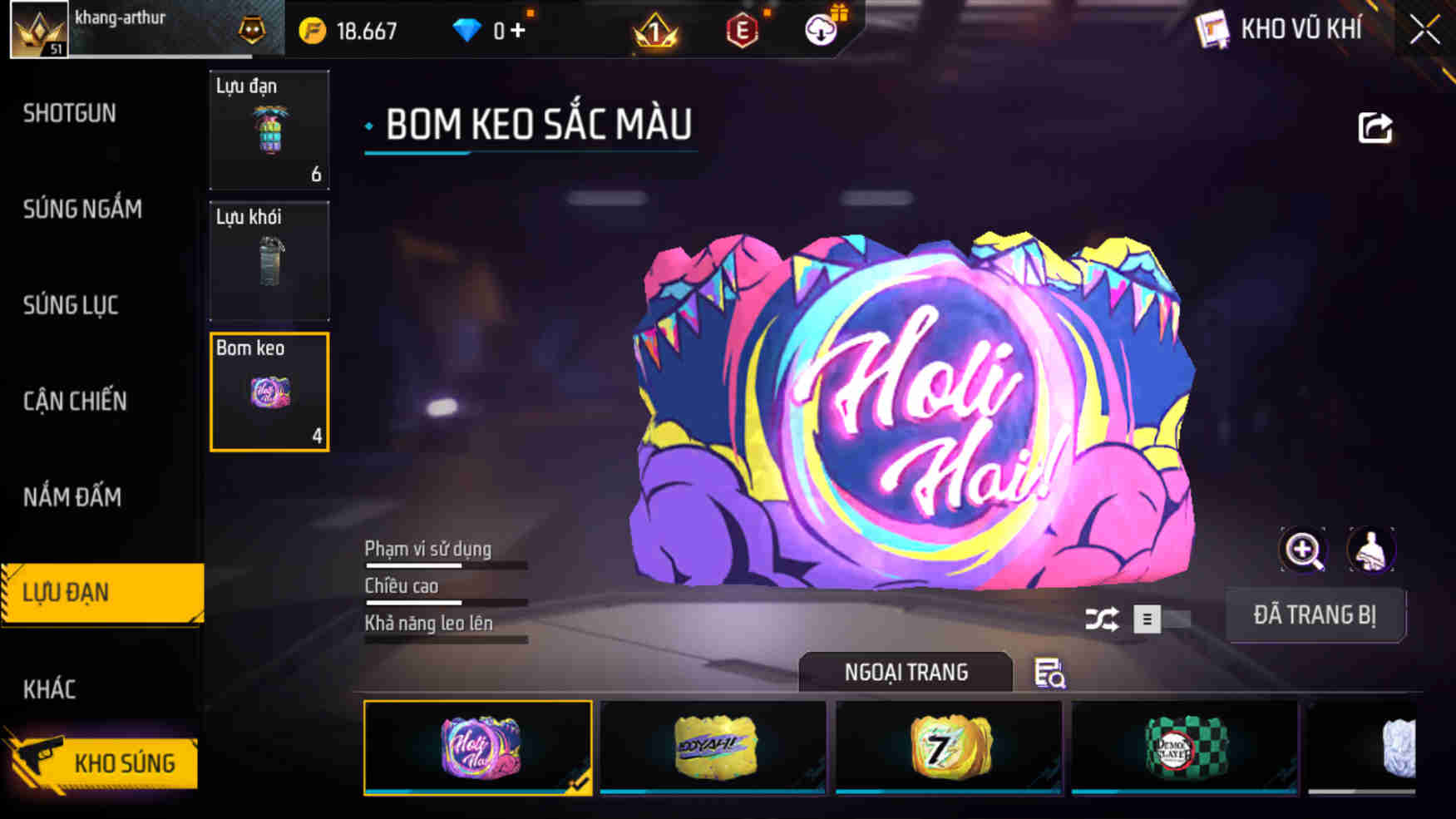The height and width of the screenshot is (819, 1456).
Task: Open KHO SÚNG from the sidebar
Action: click(x=125, y=762)
